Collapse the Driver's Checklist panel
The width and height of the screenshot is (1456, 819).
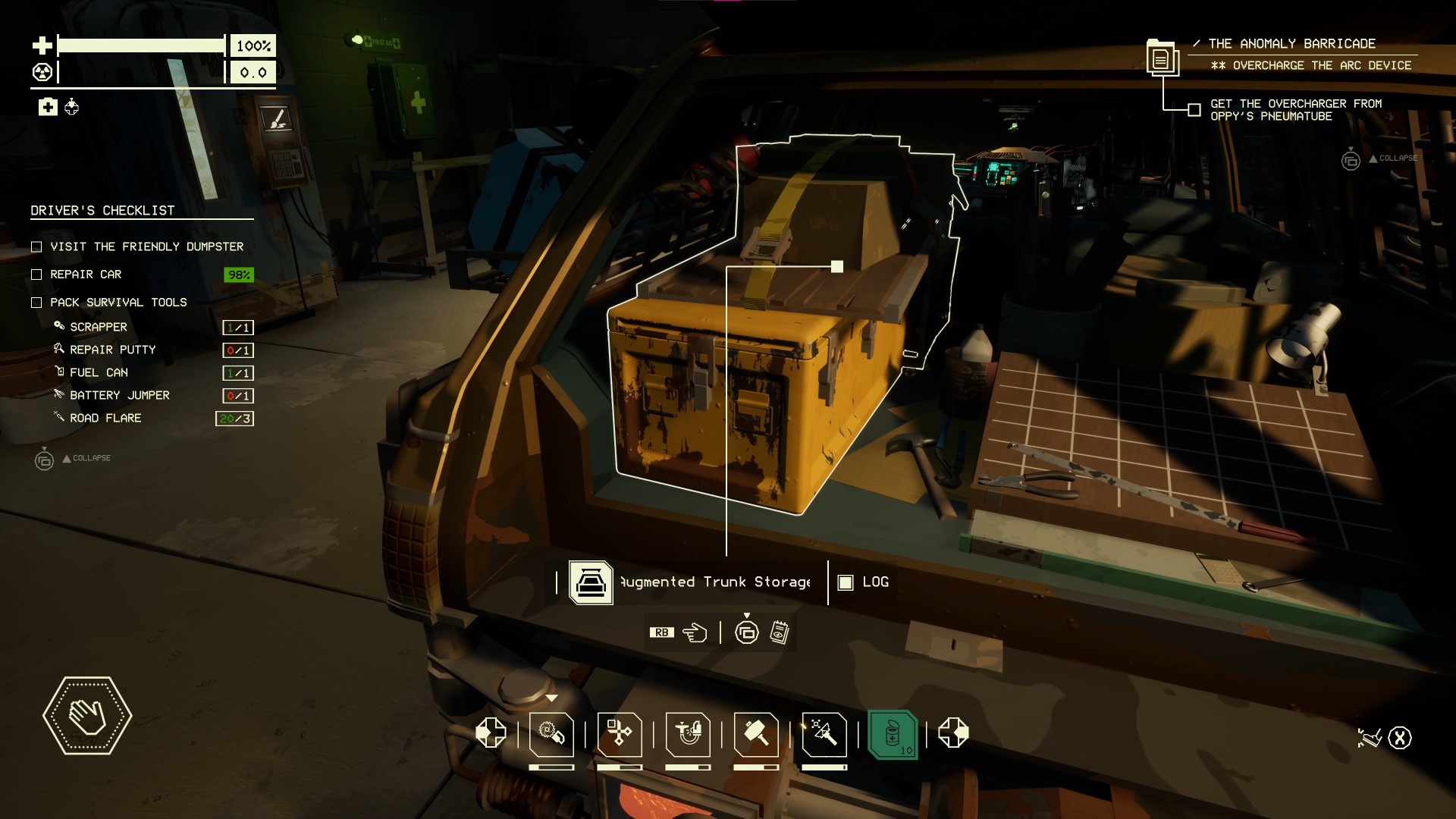(45, 459)
